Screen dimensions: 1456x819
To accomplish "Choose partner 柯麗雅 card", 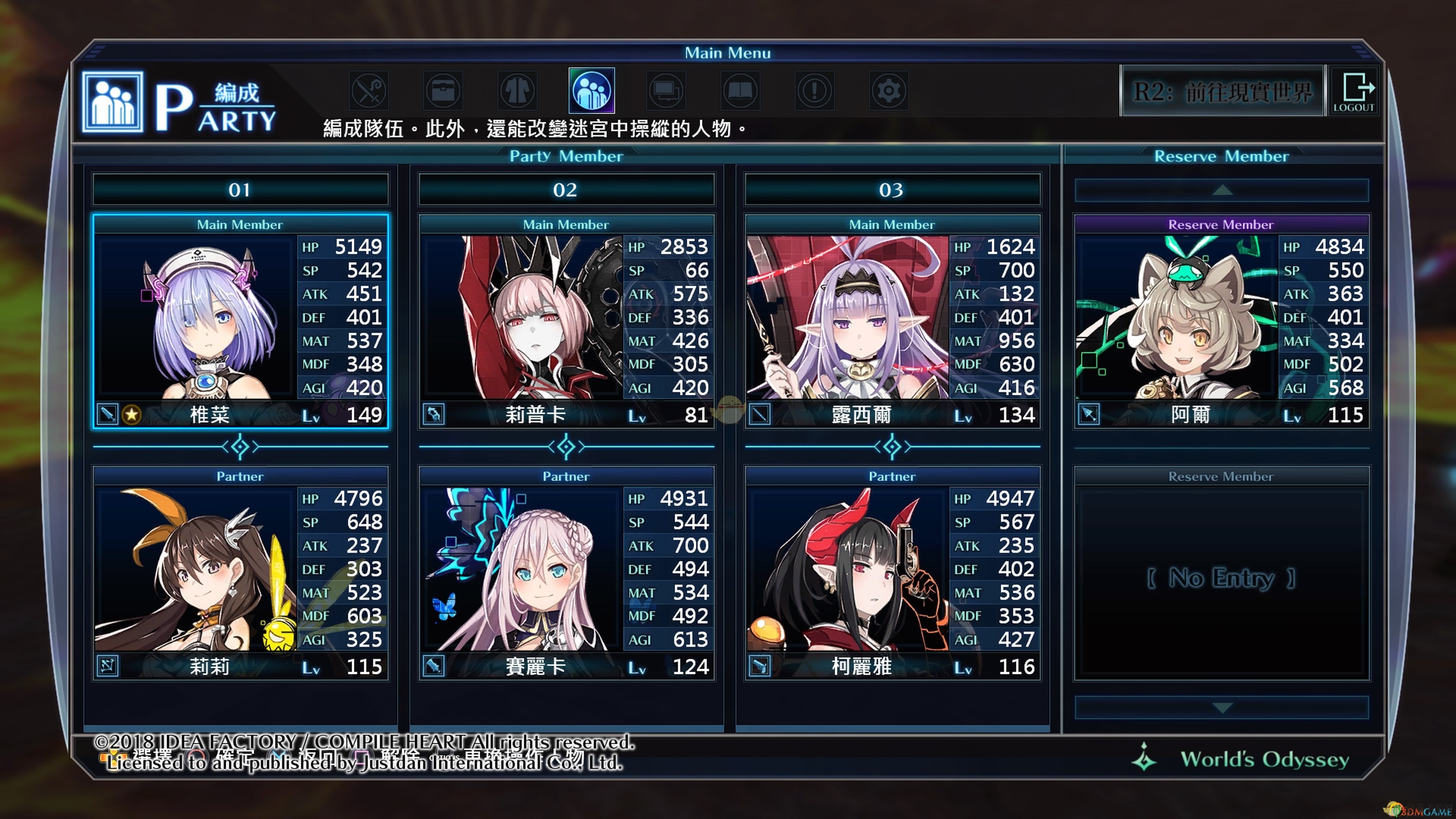I will pyautogui.click(x=892, y=573).
